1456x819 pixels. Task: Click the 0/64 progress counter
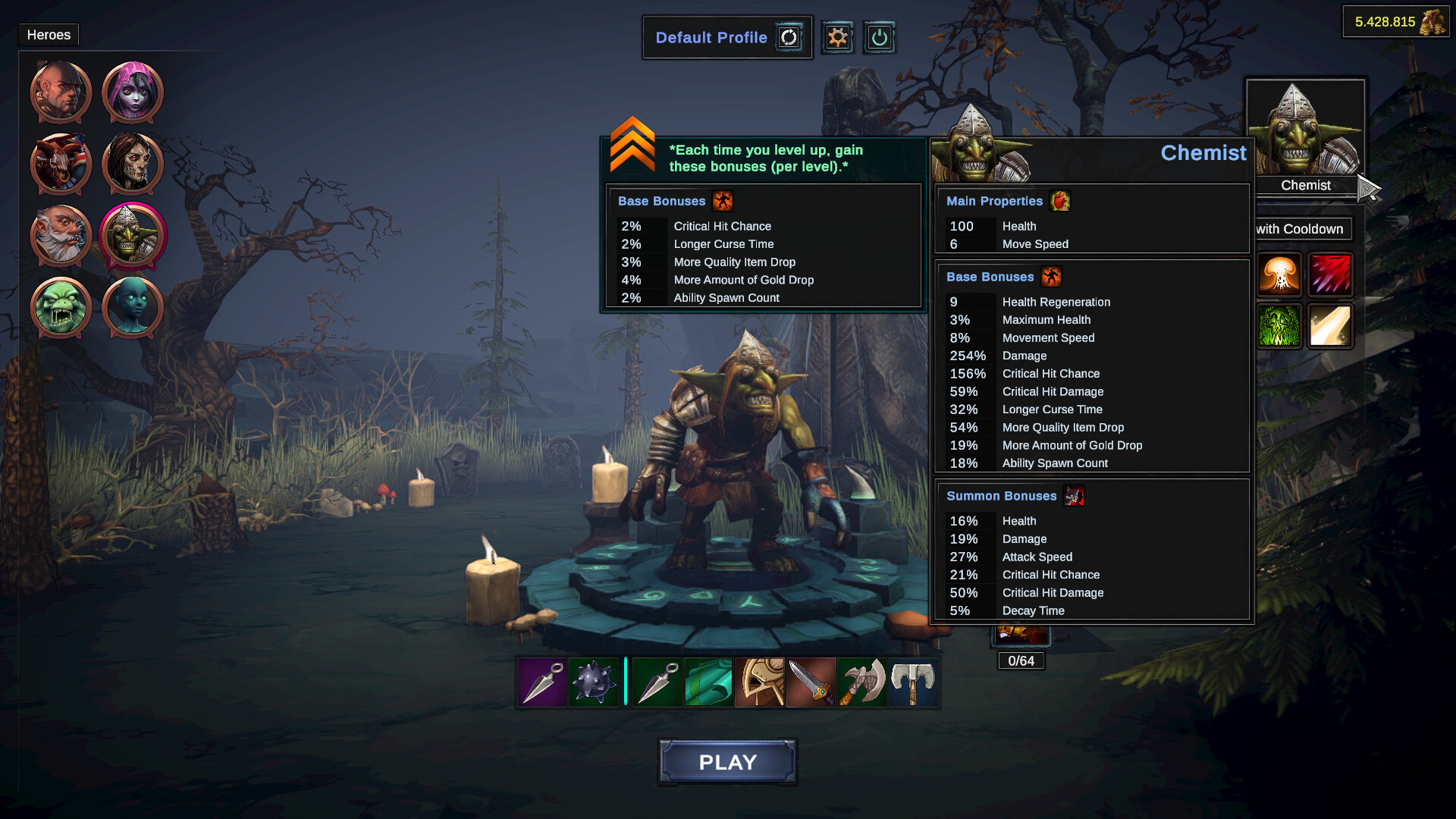(1021, 661)
